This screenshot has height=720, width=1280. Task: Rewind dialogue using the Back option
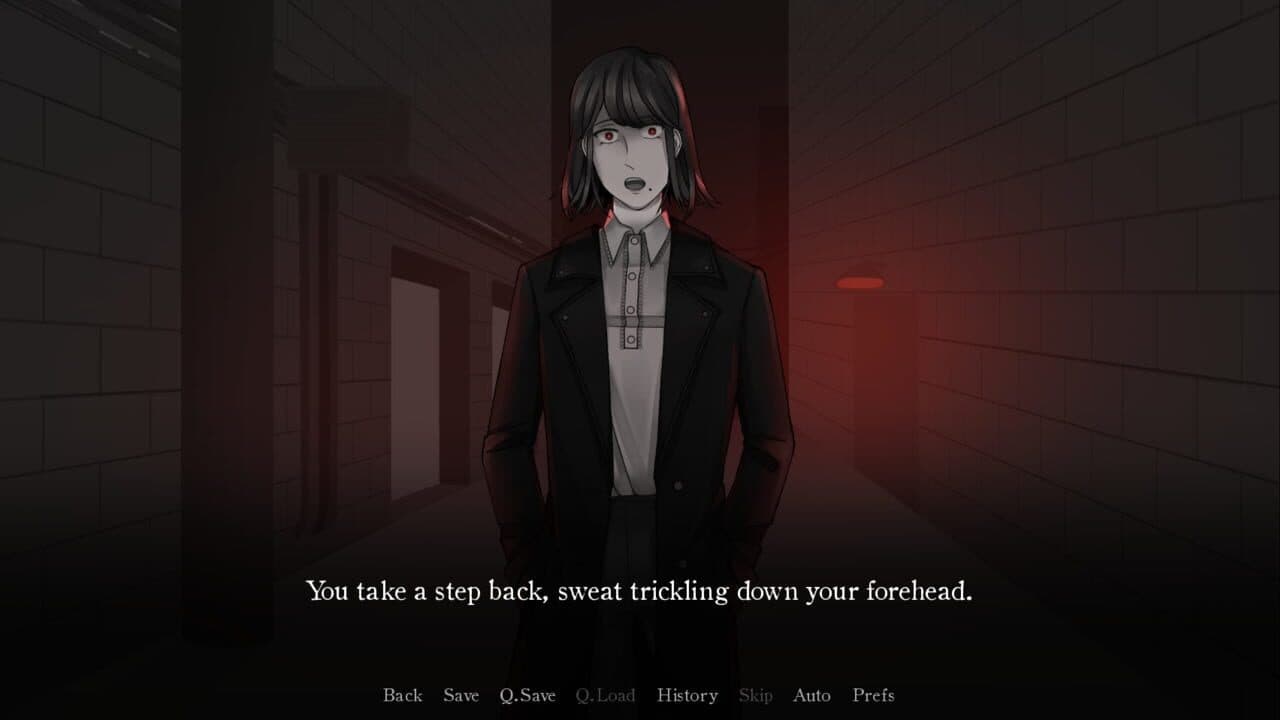(402, 695)
